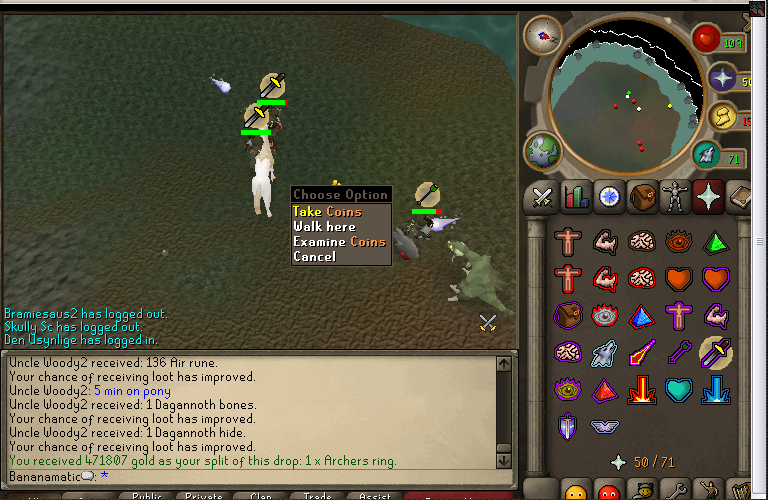
Task: Open the combat styles crossed-swords tab
Action: pyautogui.click(x=542, y=197)
